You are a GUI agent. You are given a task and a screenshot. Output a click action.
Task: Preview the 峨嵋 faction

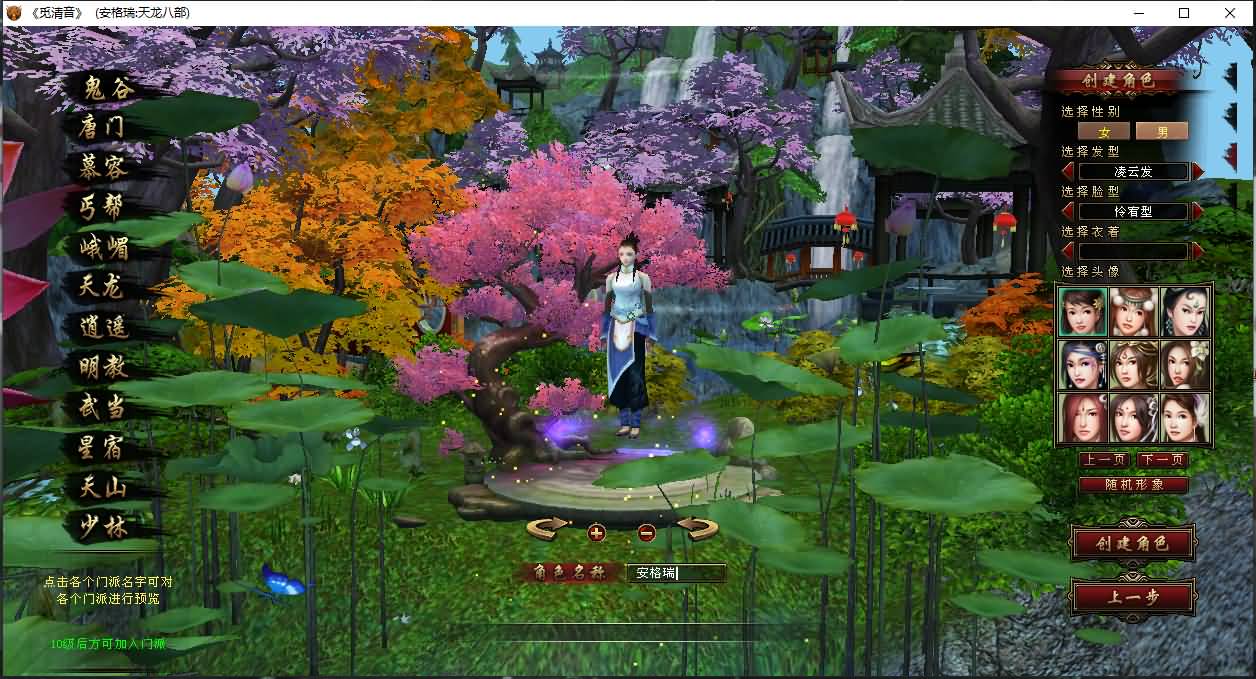[104, 247]
